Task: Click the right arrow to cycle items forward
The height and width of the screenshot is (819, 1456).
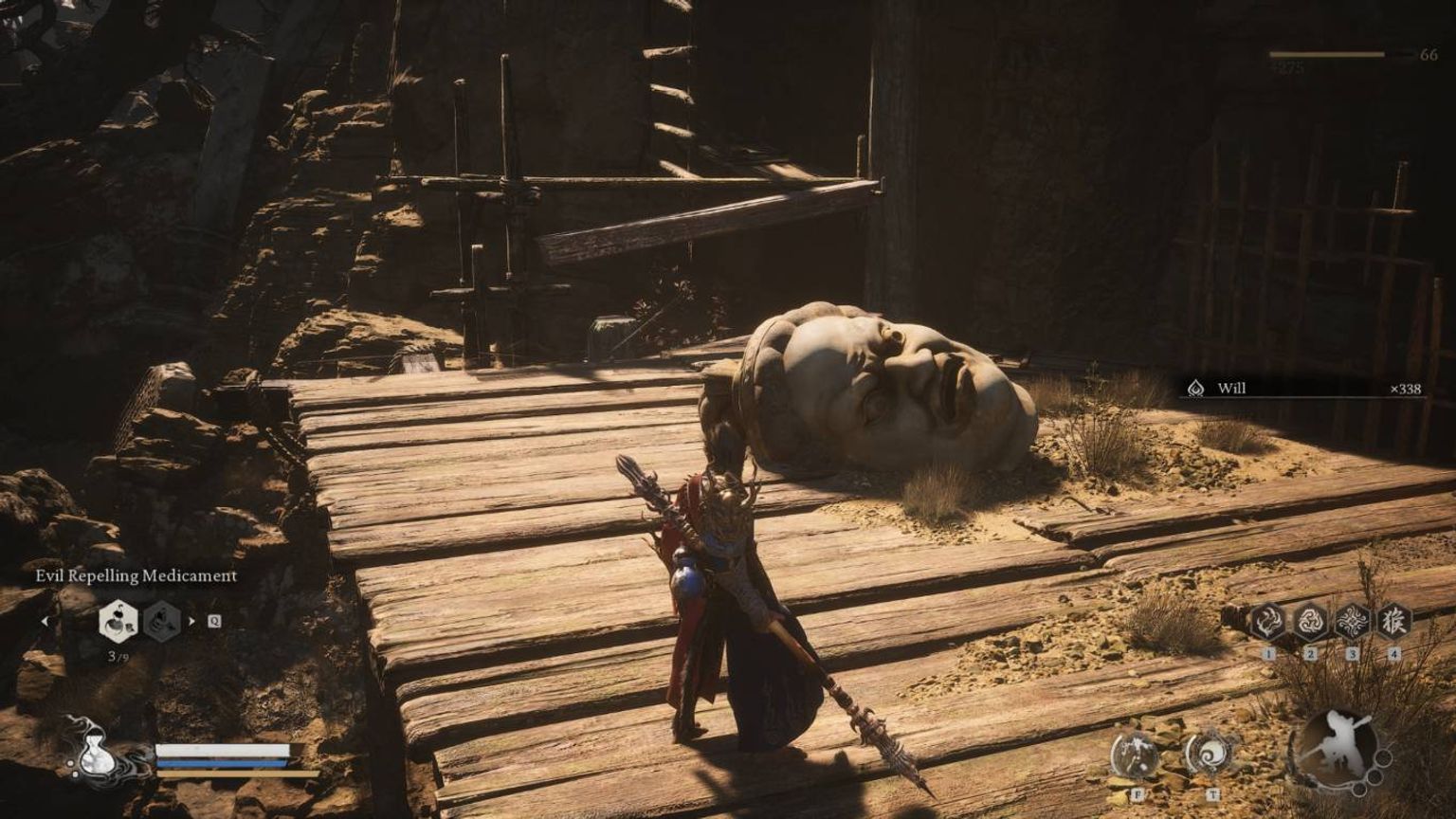Action: (x=191, y=621)
